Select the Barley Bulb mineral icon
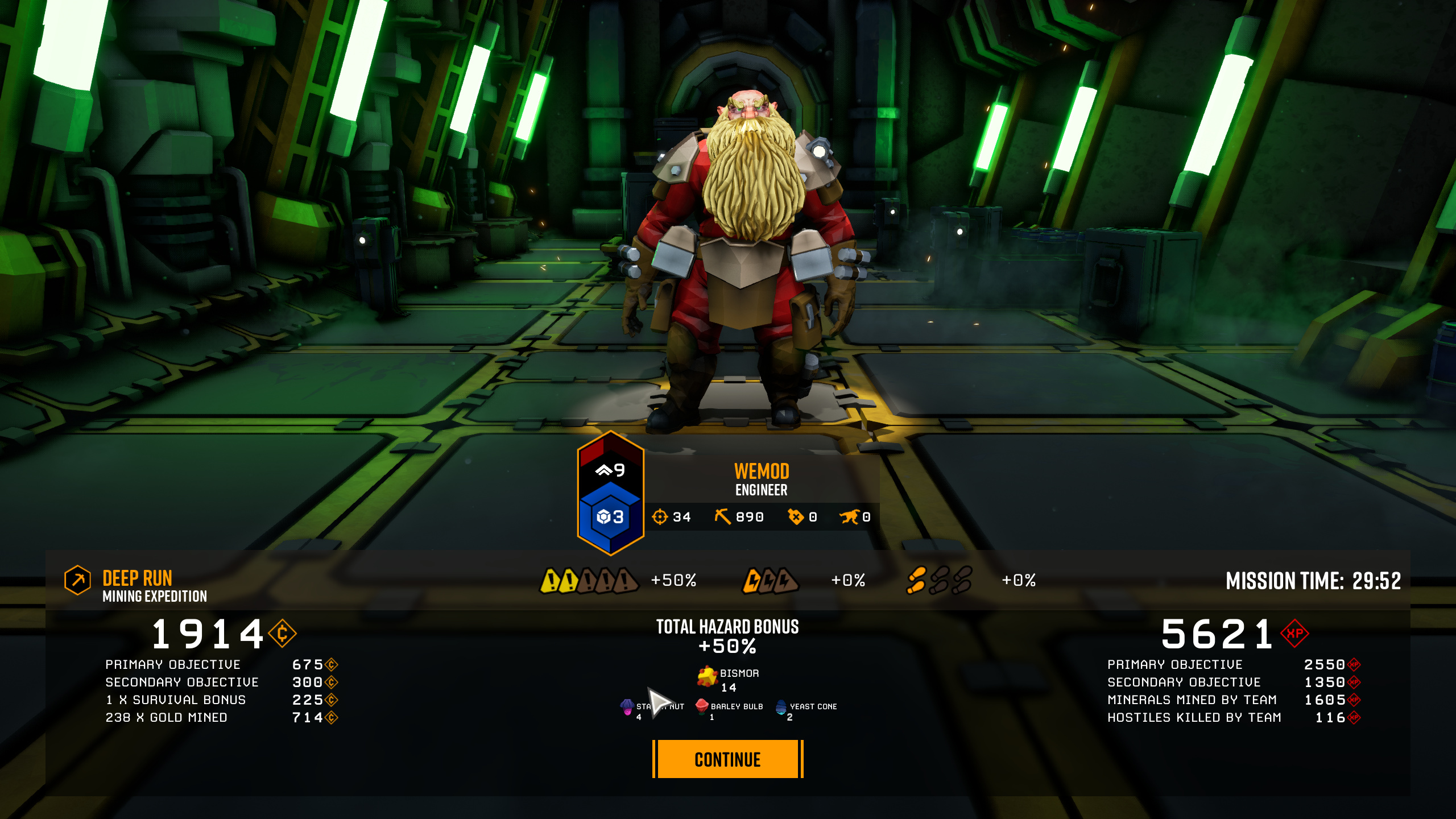 pyautogui.click(x=702, y=707)
